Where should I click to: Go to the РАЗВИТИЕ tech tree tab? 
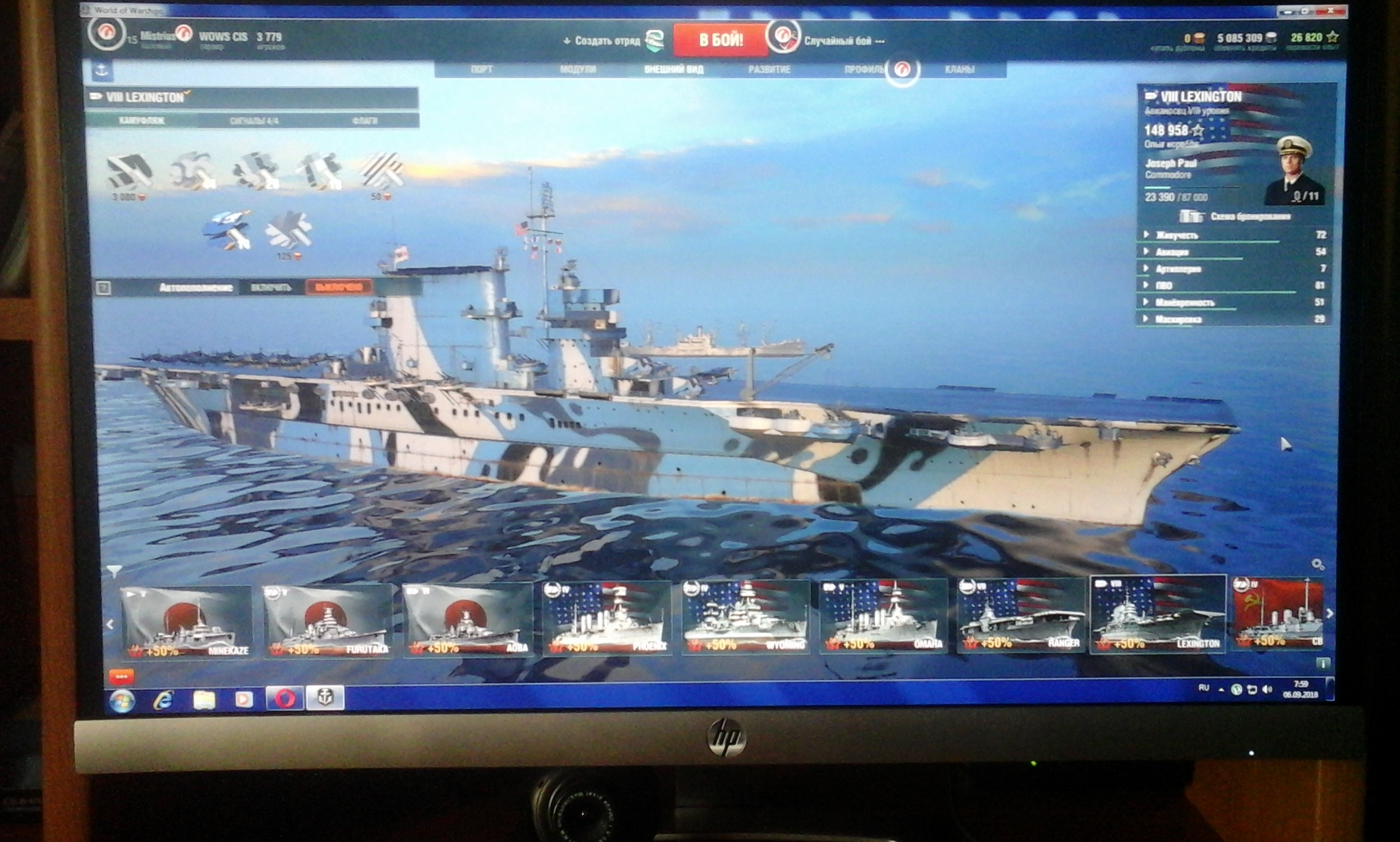769,69
